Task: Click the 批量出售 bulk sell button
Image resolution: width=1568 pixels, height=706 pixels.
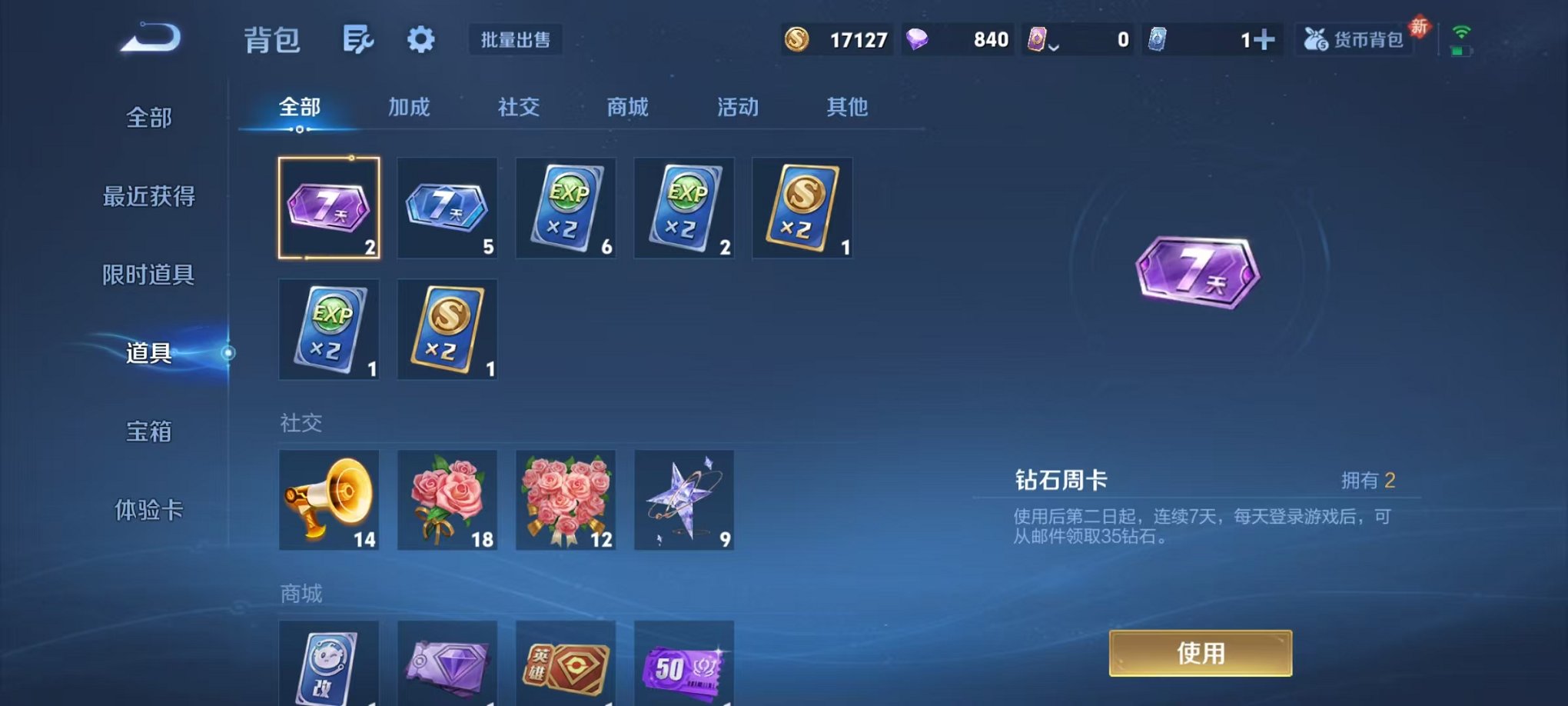Action: coord(517,41)
